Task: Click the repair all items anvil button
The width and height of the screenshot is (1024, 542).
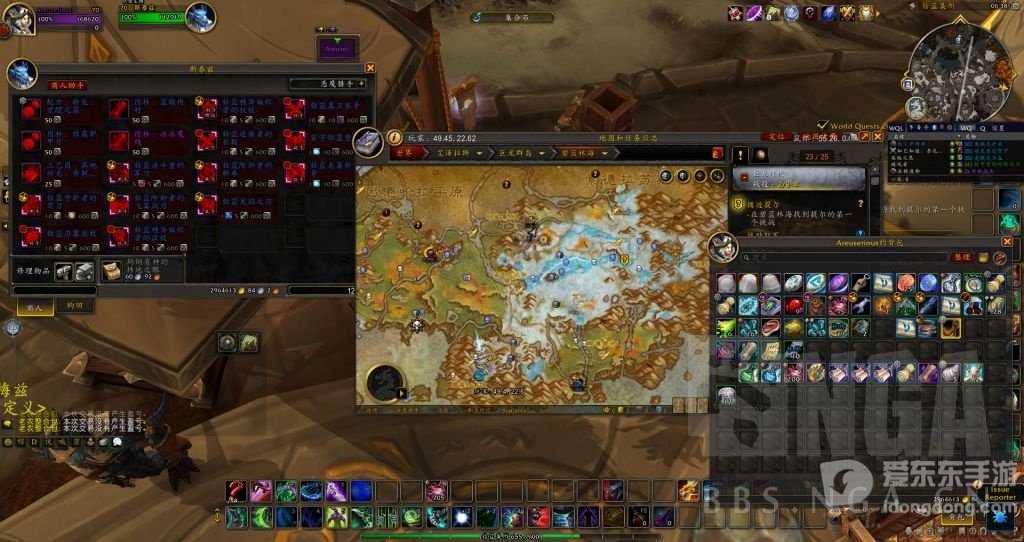Action: click(83, 271)
